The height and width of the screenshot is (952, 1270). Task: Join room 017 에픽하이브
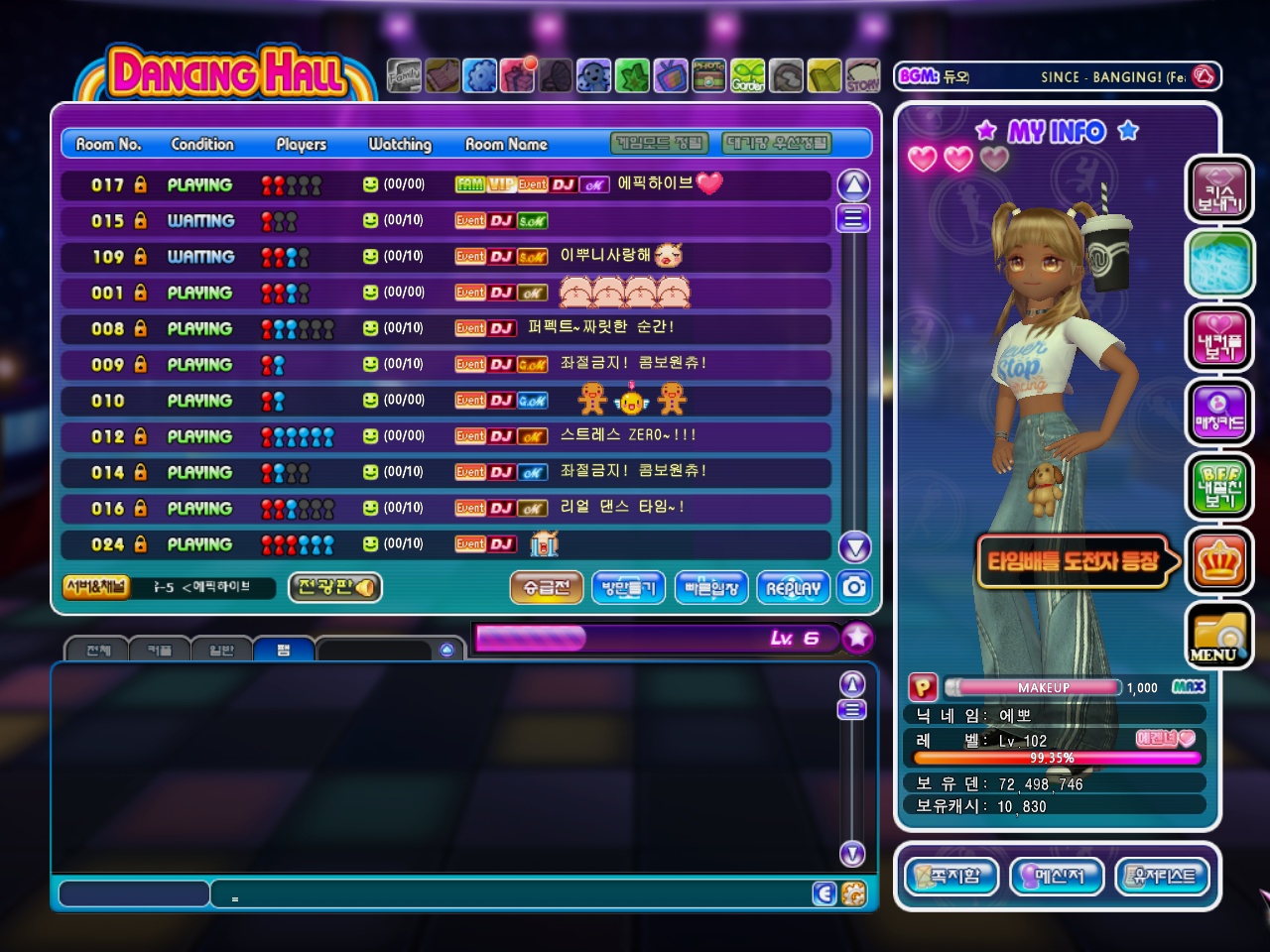[446, 184]
